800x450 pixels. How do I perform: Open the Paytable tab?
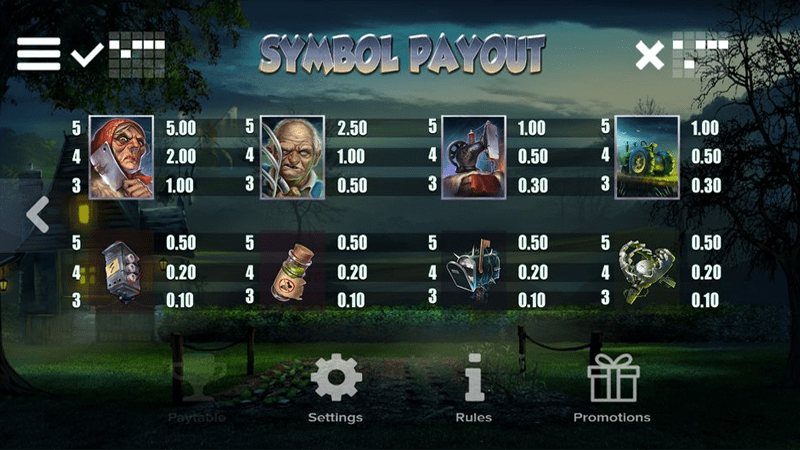196,392
